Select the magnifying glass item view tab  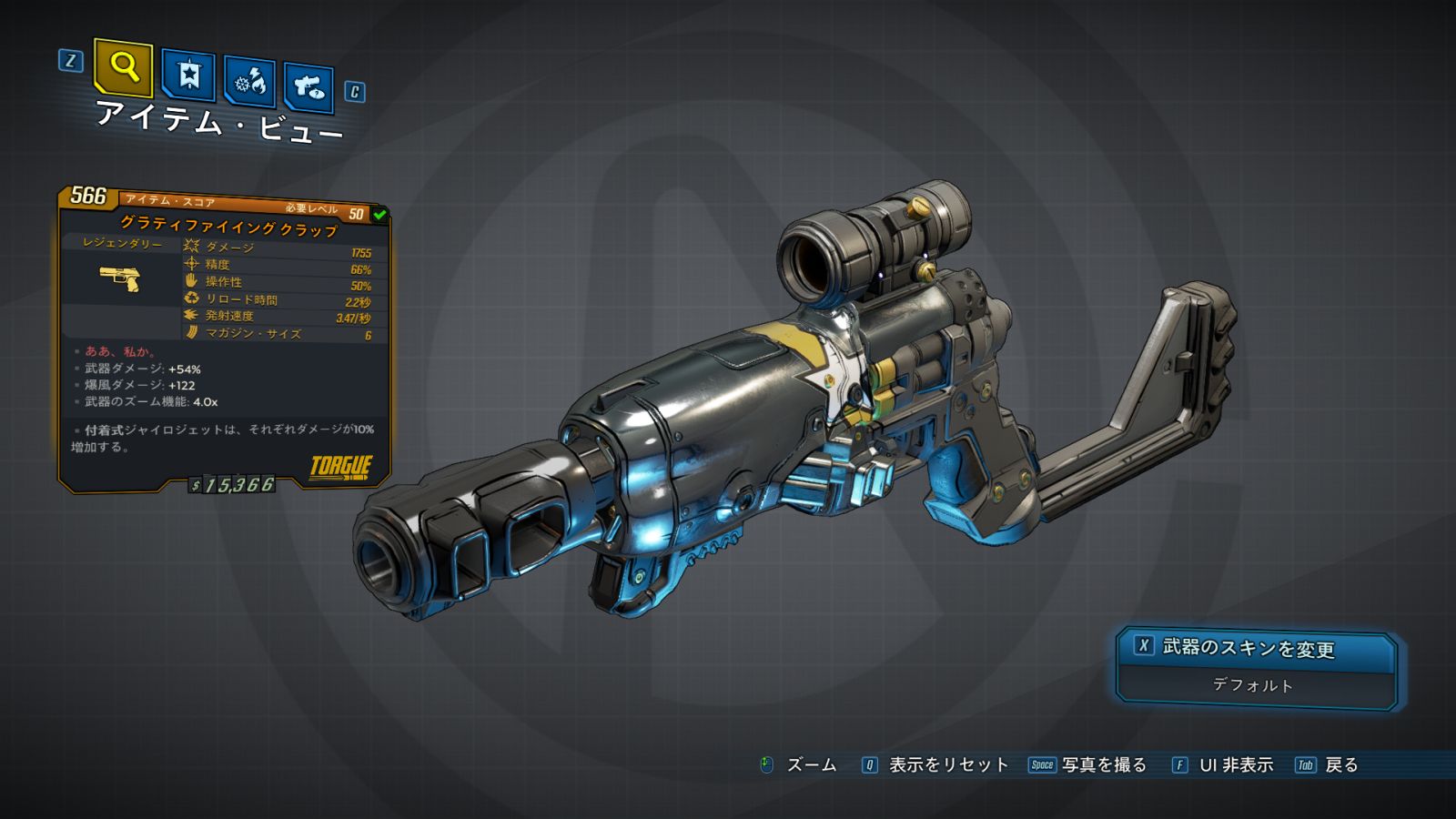[x=123, y=67]
